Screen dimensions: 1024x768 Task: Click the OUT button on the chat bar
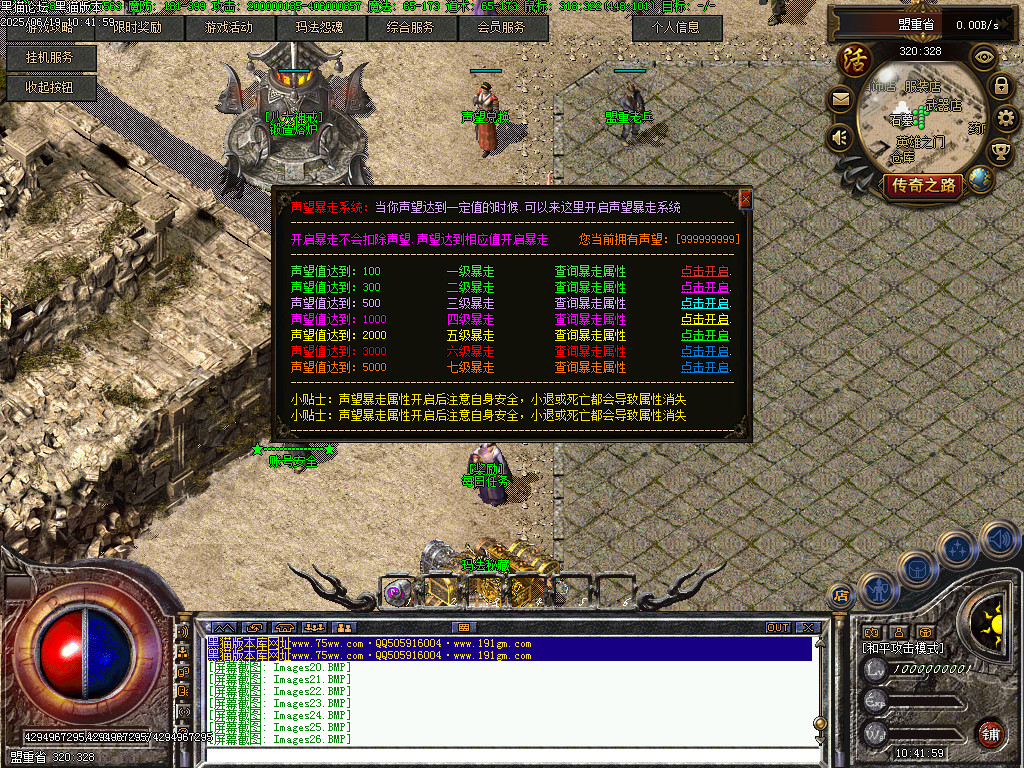tap(778, 627)
